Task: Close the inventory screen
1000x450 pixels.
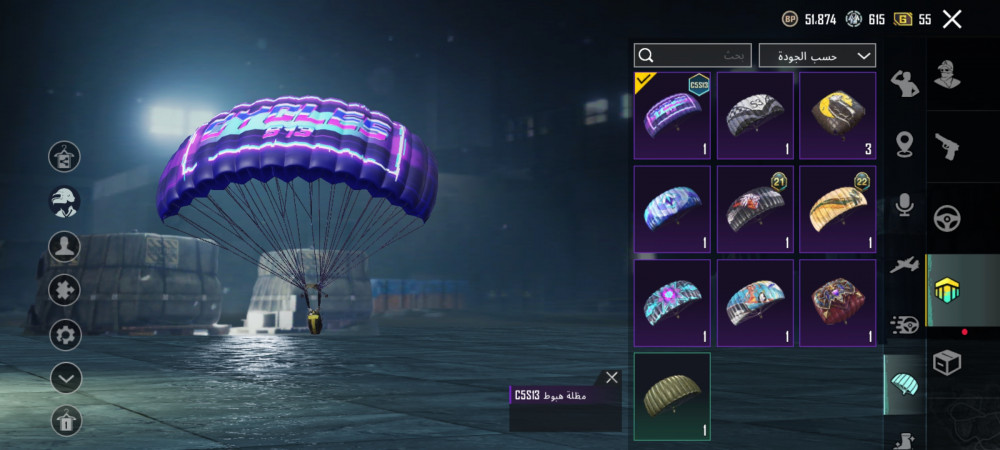Action: (x=952, y=19)
